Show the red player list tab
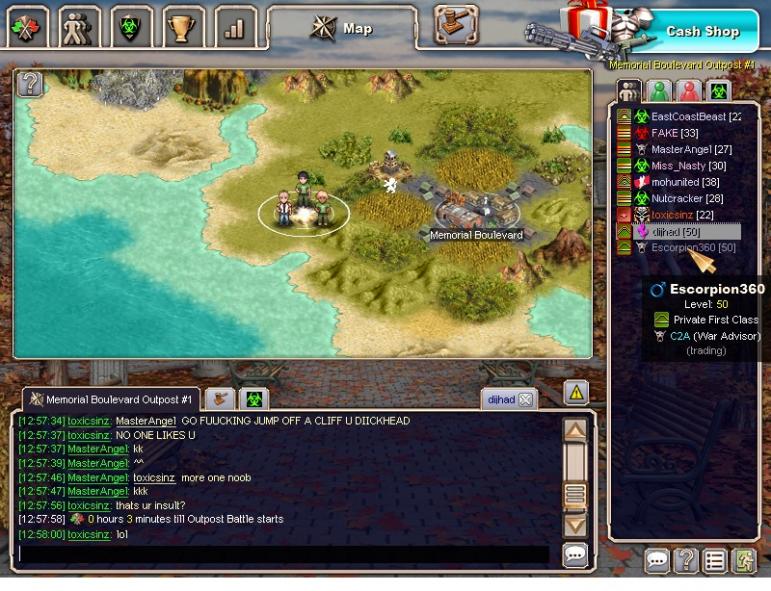 point(689,92)
